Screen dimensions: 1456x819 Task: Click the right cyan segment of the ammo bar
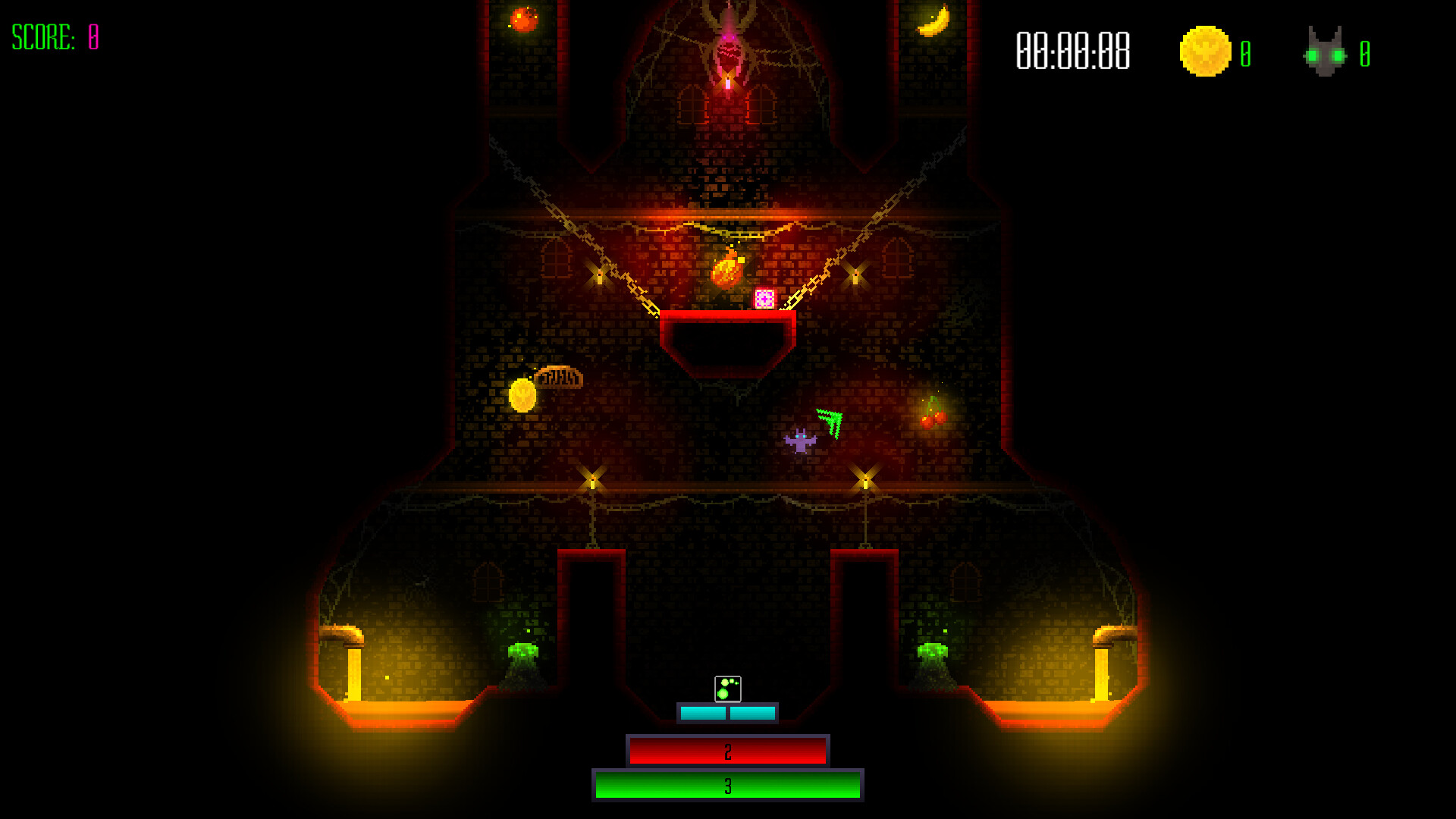751,711
